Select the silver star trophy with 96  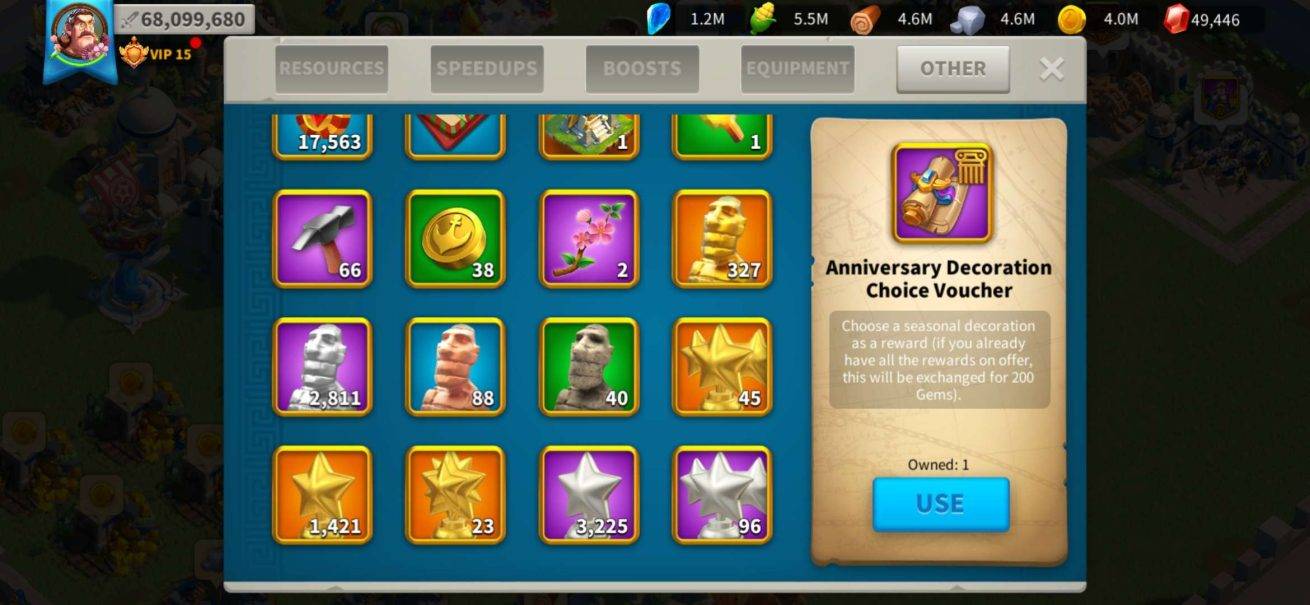pos(722,495)
